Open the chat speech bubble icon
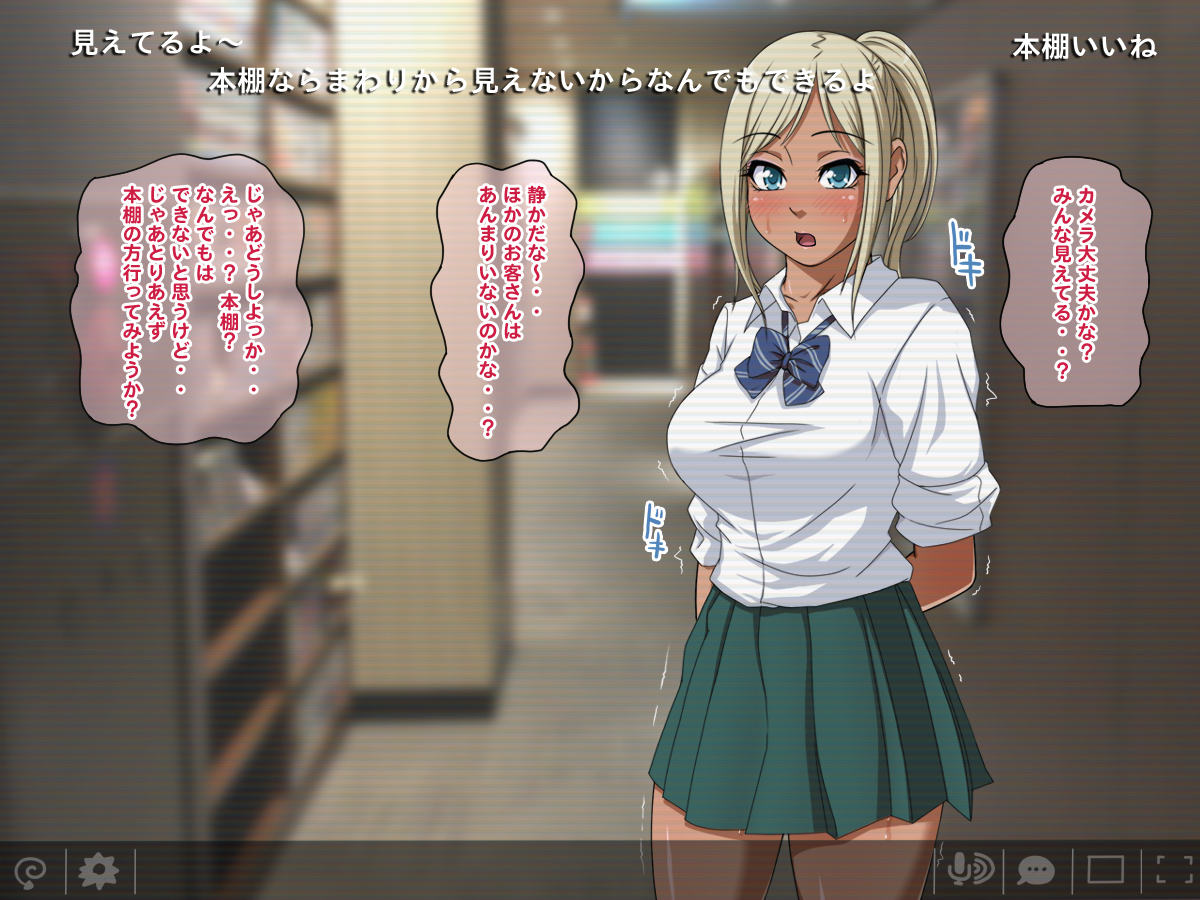This screenshot has height=900, width=1200. click(1035, 870)
